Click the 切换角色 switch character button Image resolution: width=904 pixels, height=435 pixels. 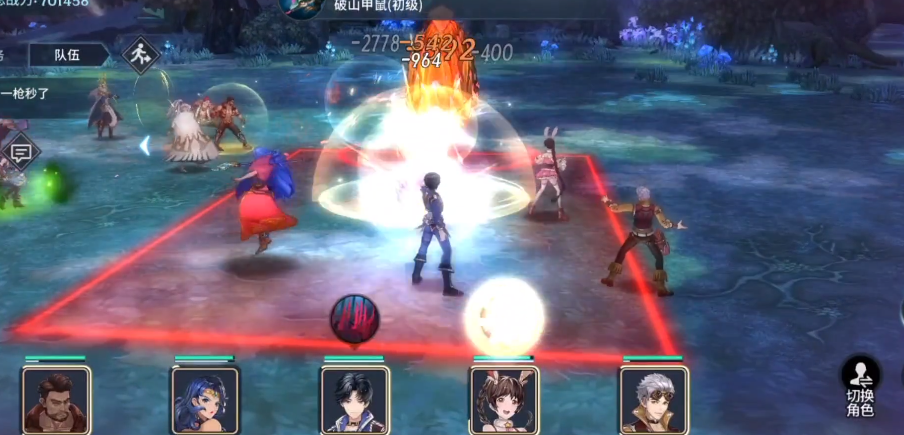click(860, 386)
